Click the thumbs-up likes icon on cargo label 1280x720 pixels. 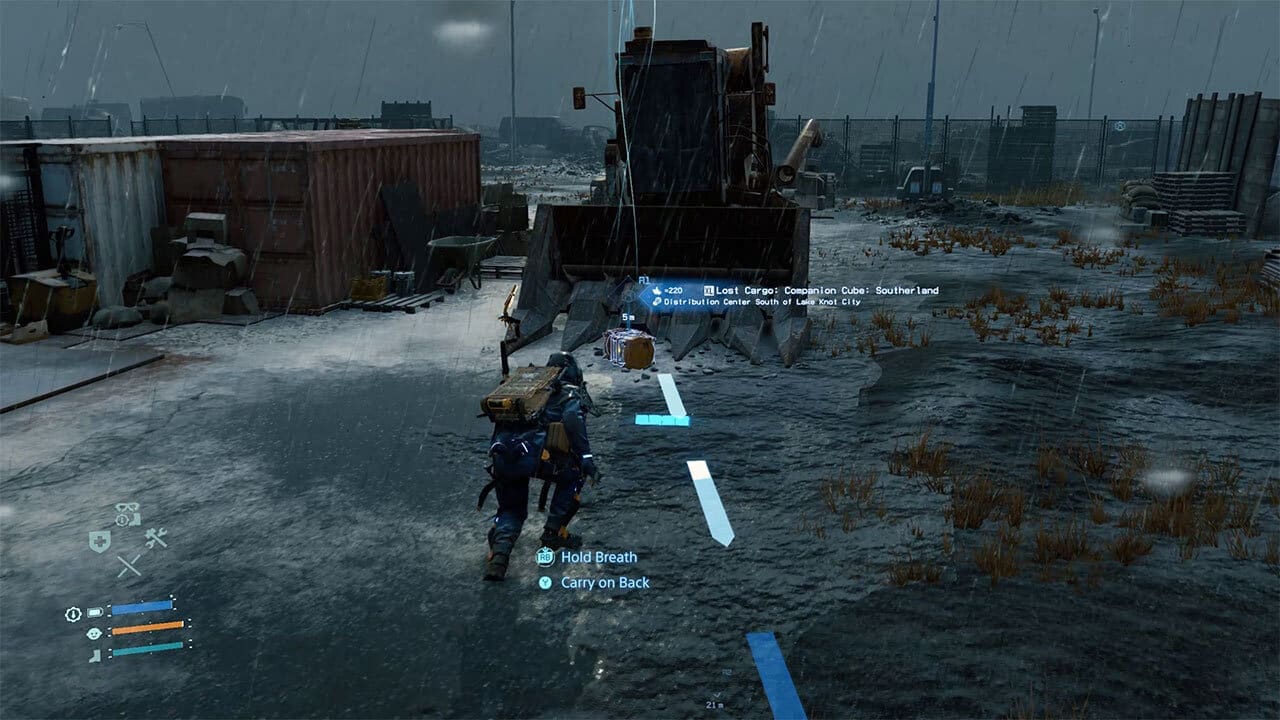655,290
